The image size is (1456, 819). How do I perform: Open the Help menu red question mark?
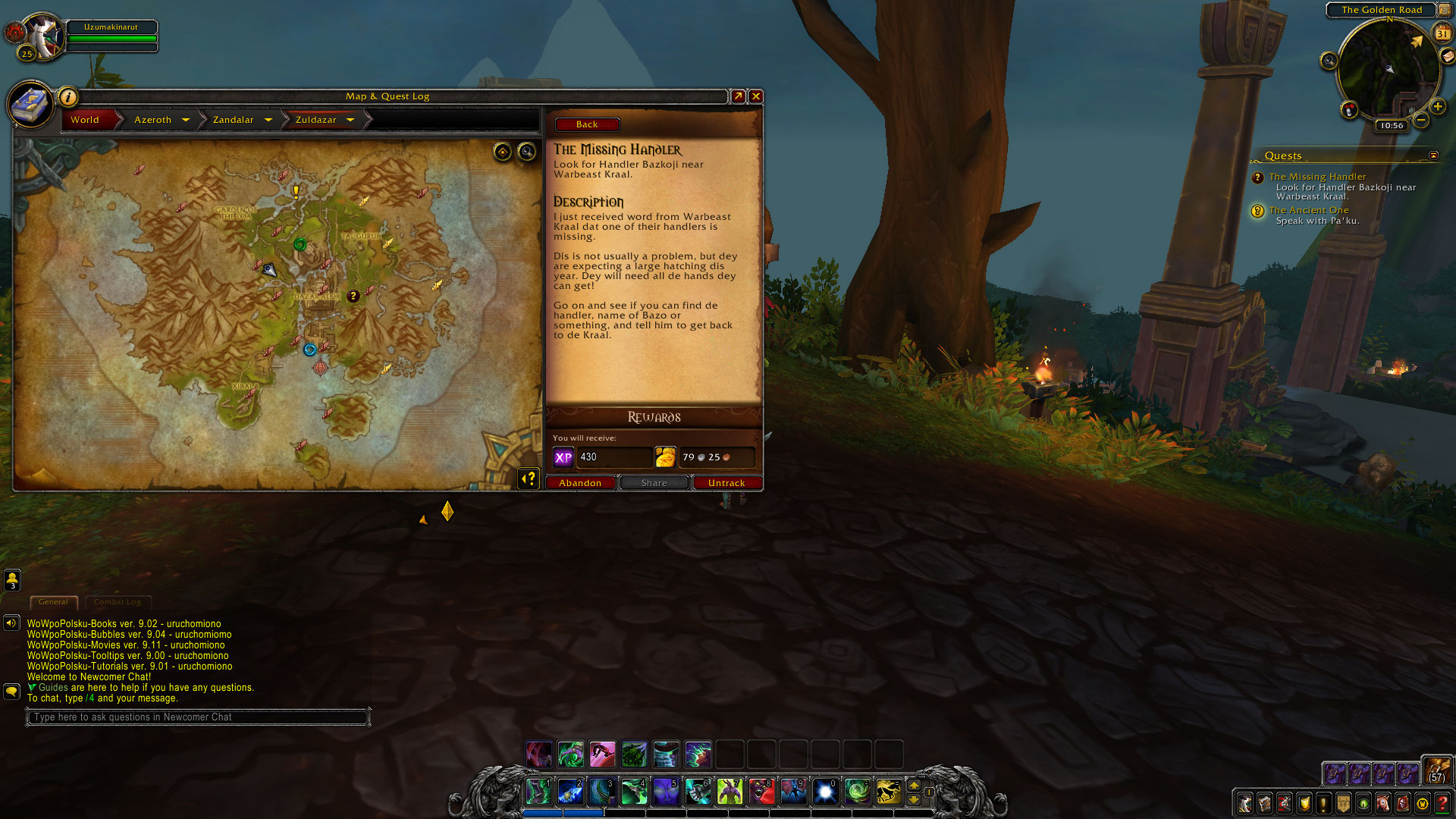[x=1442, y=802]
